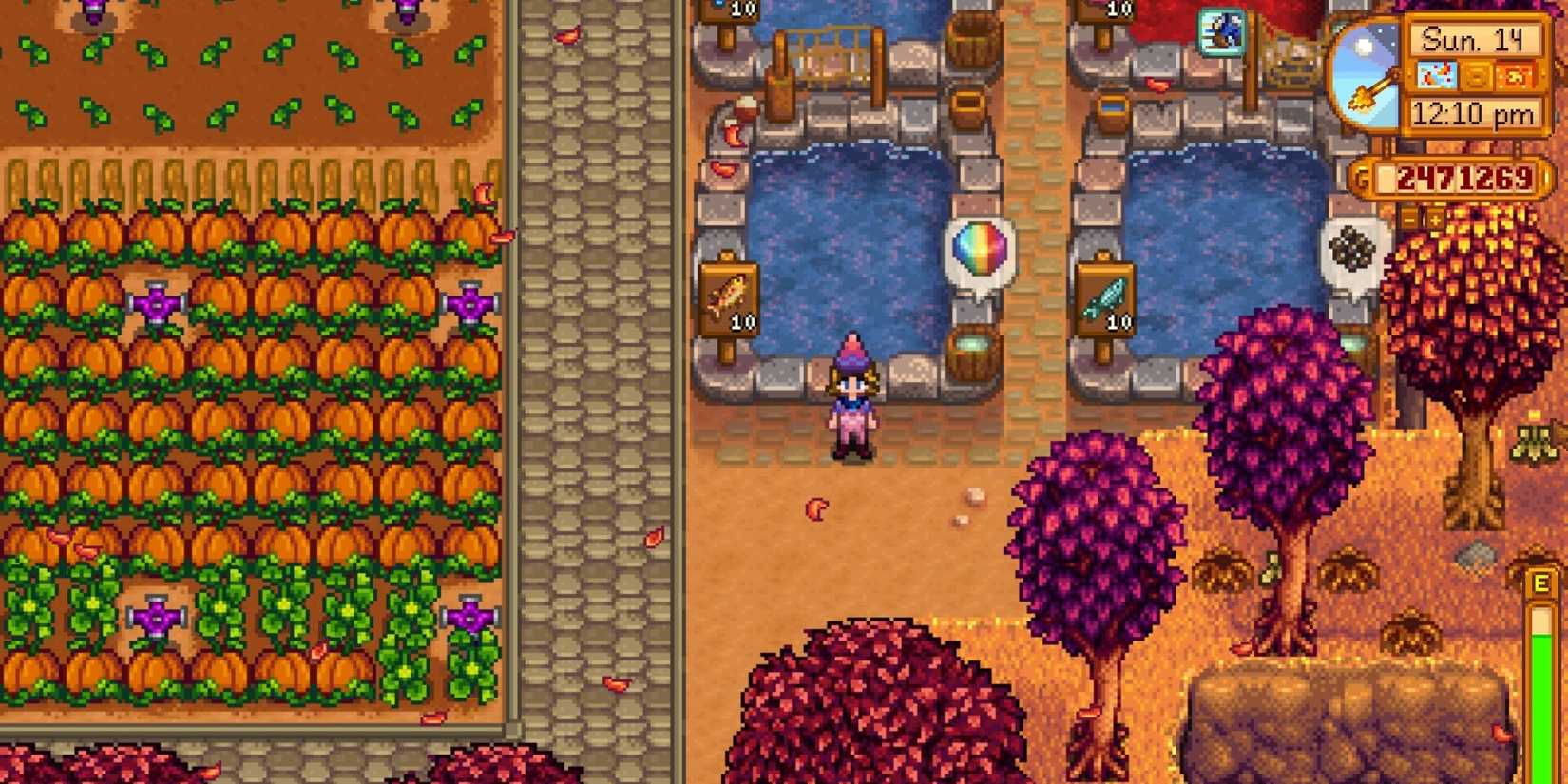Click the rainbow shell request bubble above the pond
1568x784 pixels.
978,249
